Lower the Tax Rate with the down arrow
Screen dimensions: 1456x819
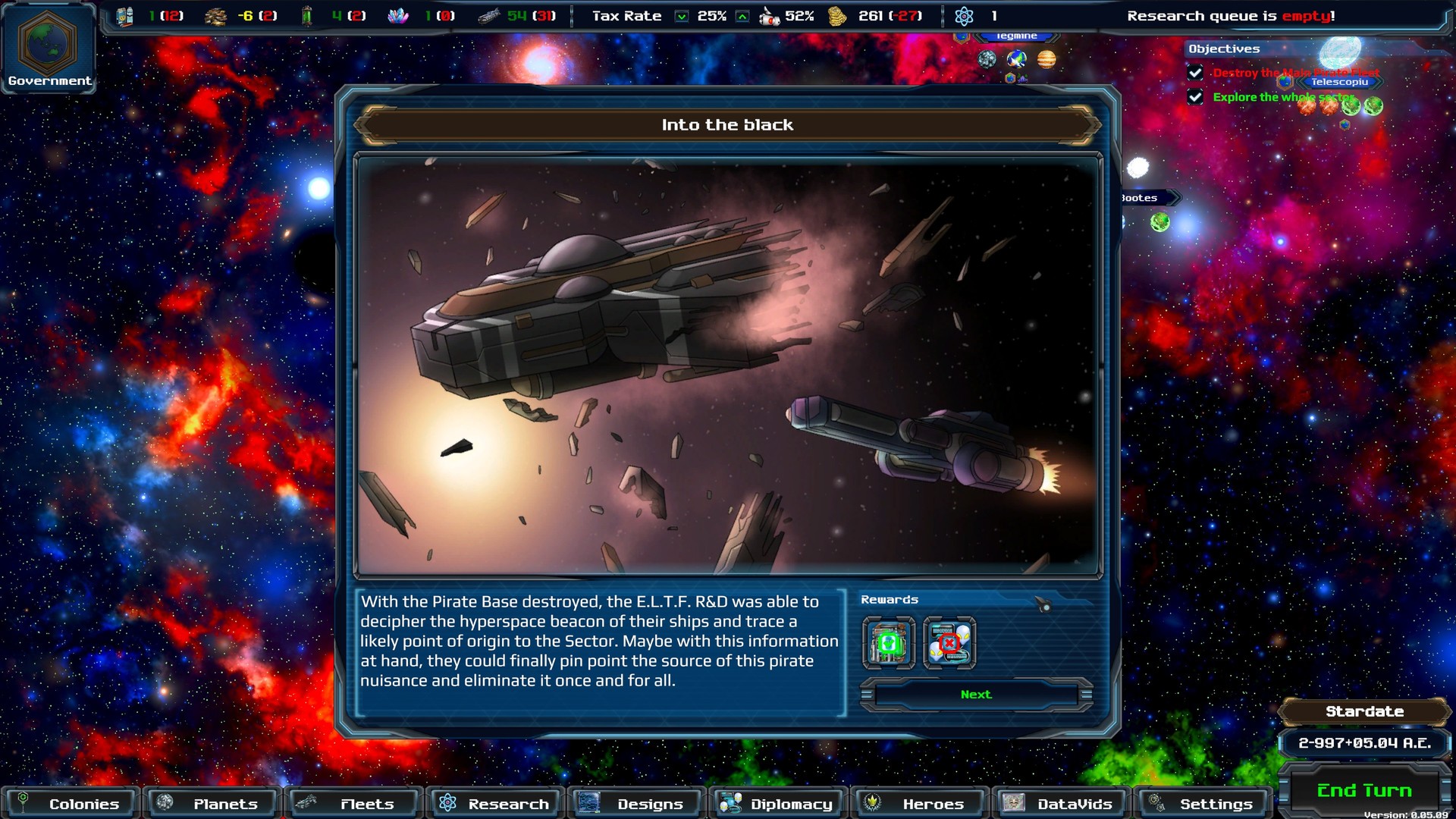pyautogui.click(x=681, y=15)
